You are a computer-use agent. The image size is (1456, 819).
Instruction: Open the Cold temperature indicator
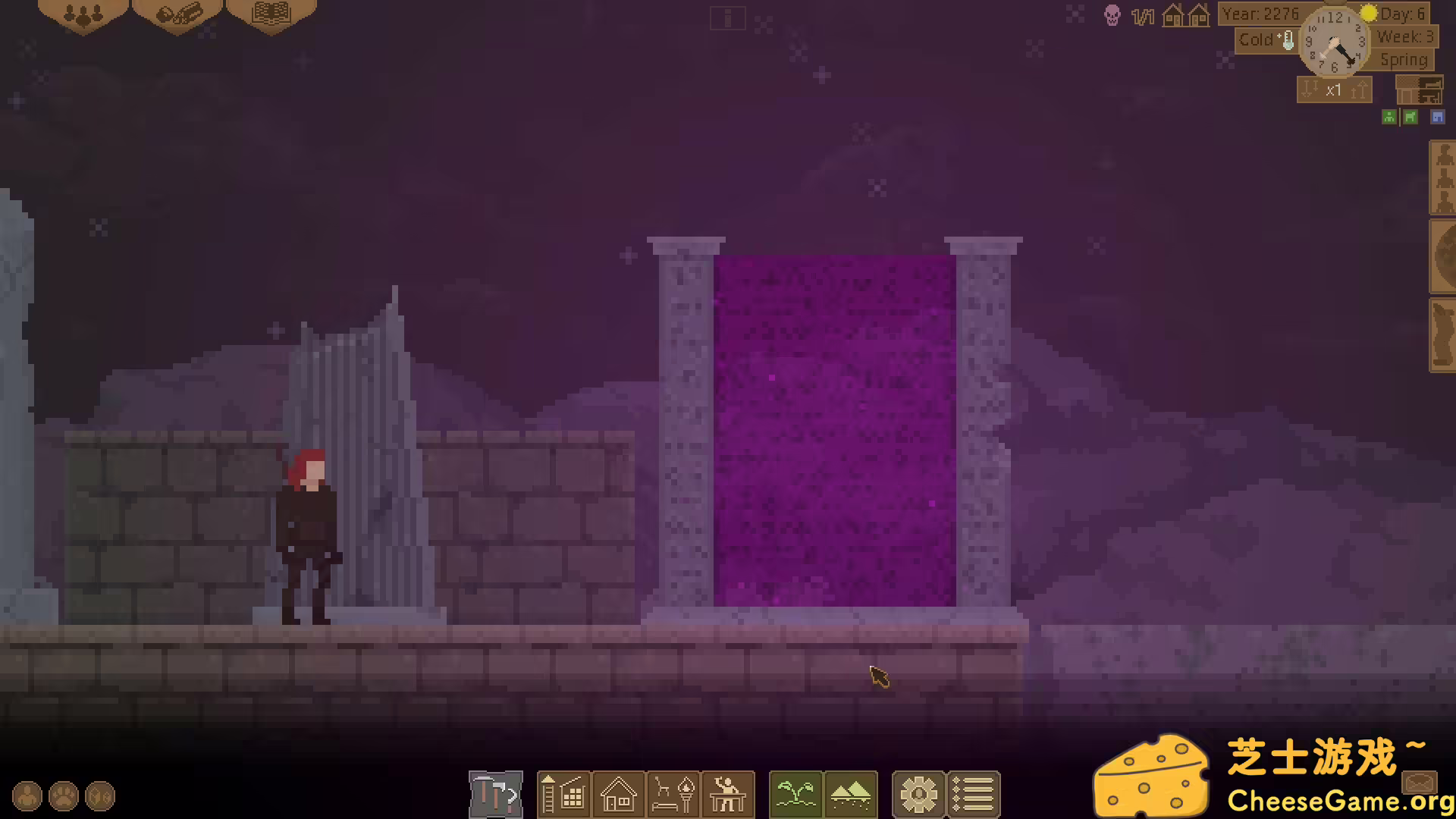1265,40
